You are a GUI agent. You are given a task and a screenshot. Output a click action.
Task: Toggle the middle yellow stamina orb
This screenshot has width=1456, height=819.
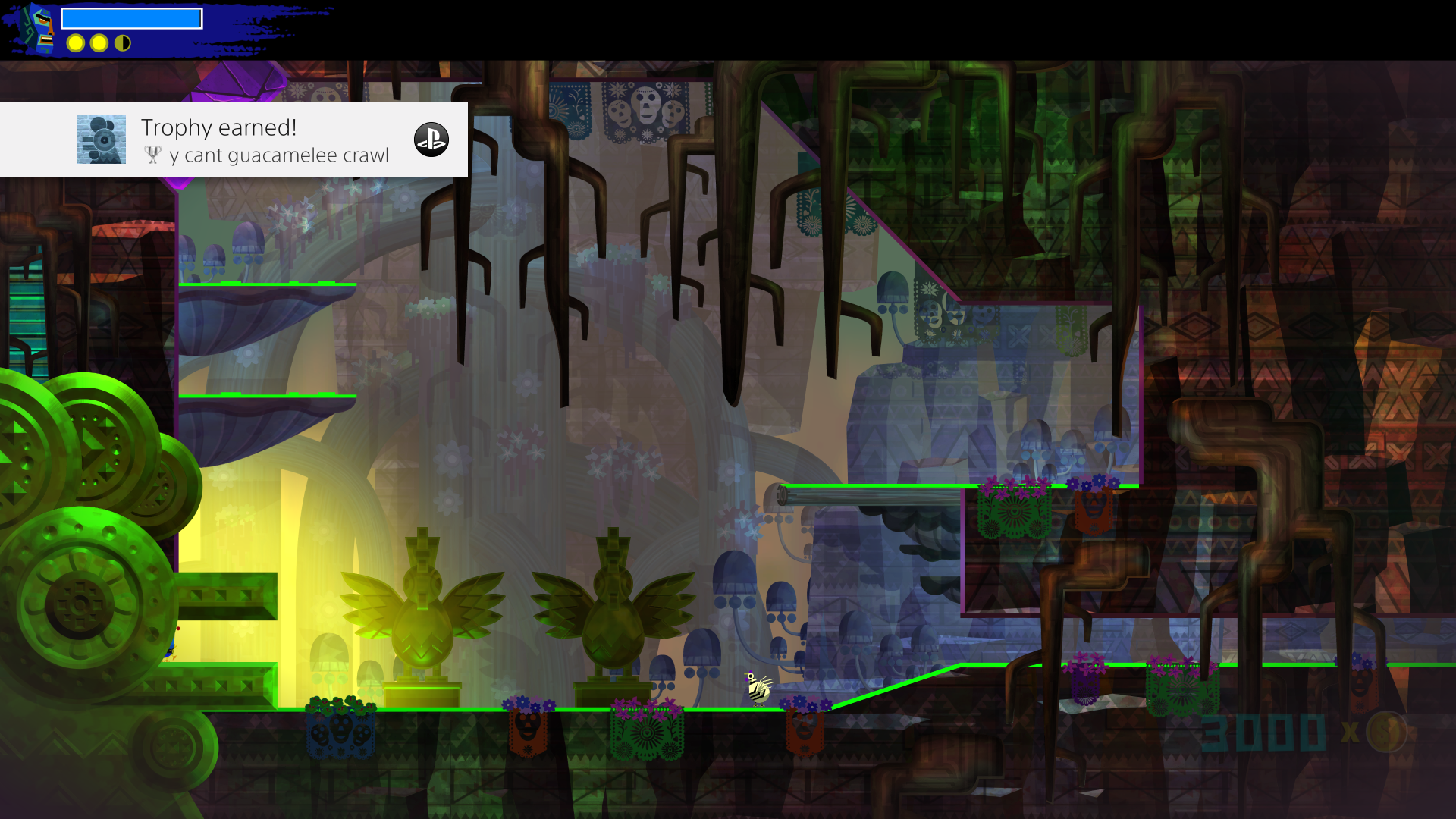pos(99,43)
